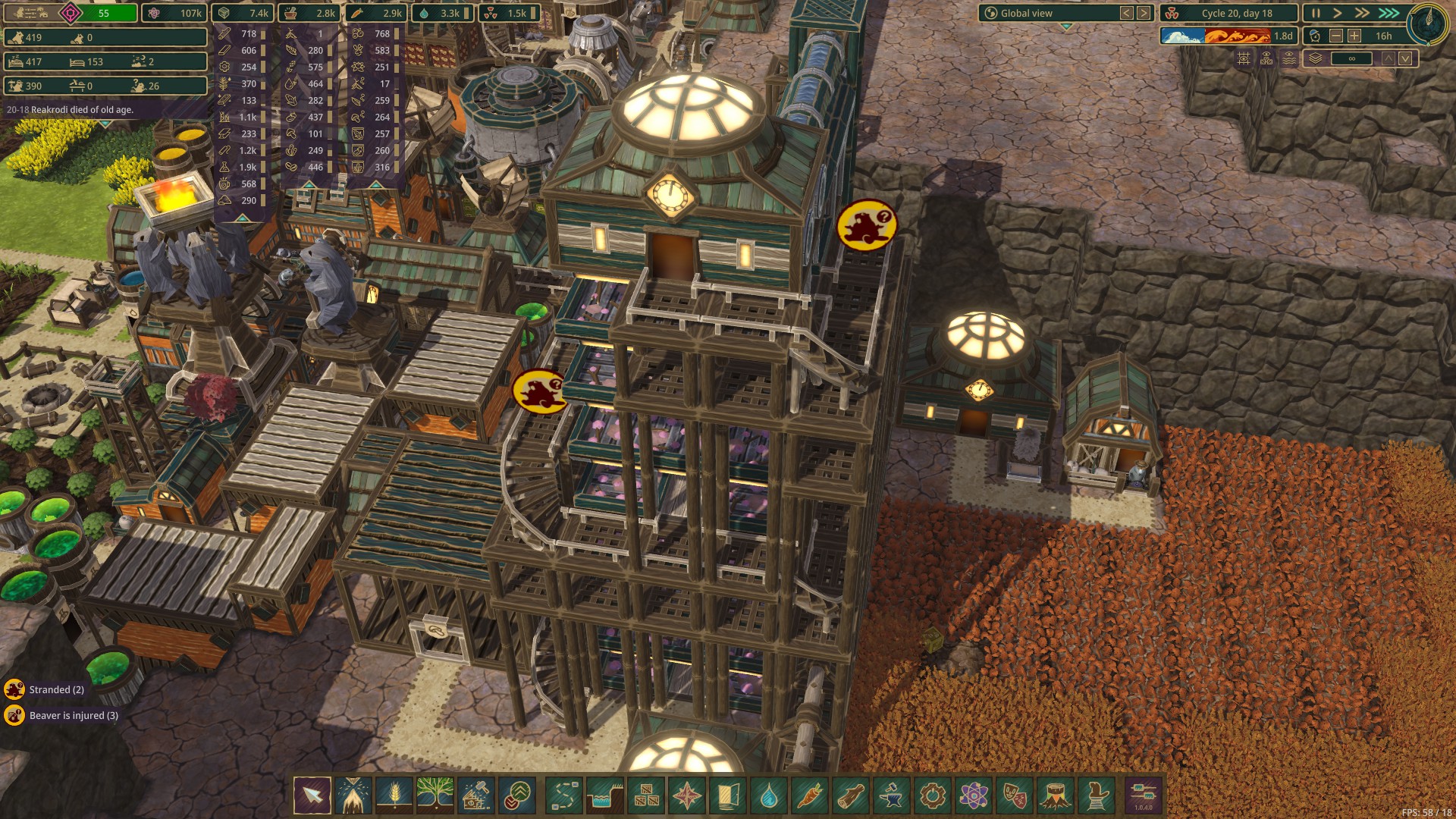Screen dimensions: 1456x819
Task: Open the theater masks leisure category
Action: click(x=1015, y=795)
